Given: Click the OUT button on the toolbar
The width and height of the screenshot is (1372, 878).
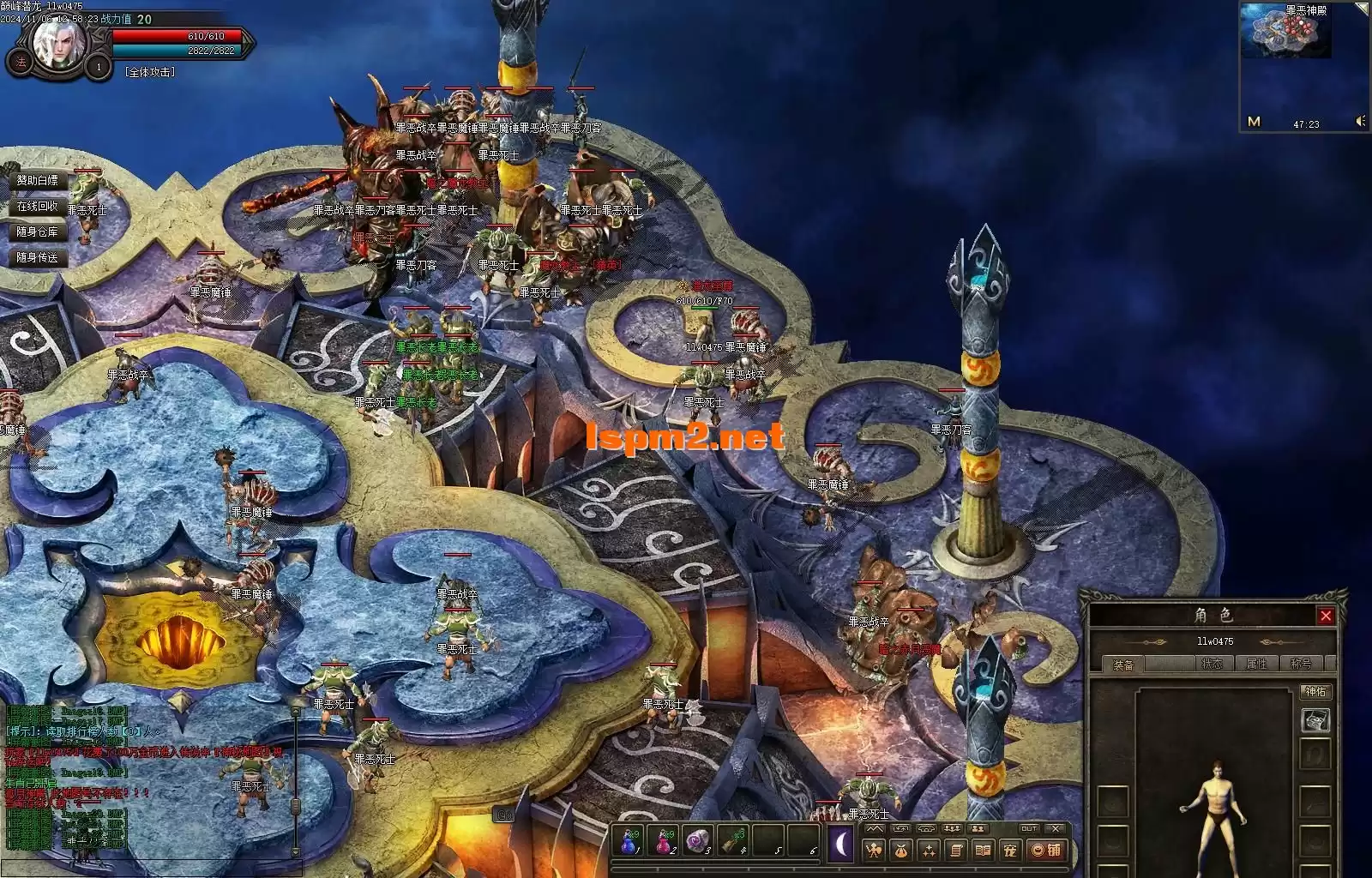Looking at the screenshot, I should point(1029,828).
